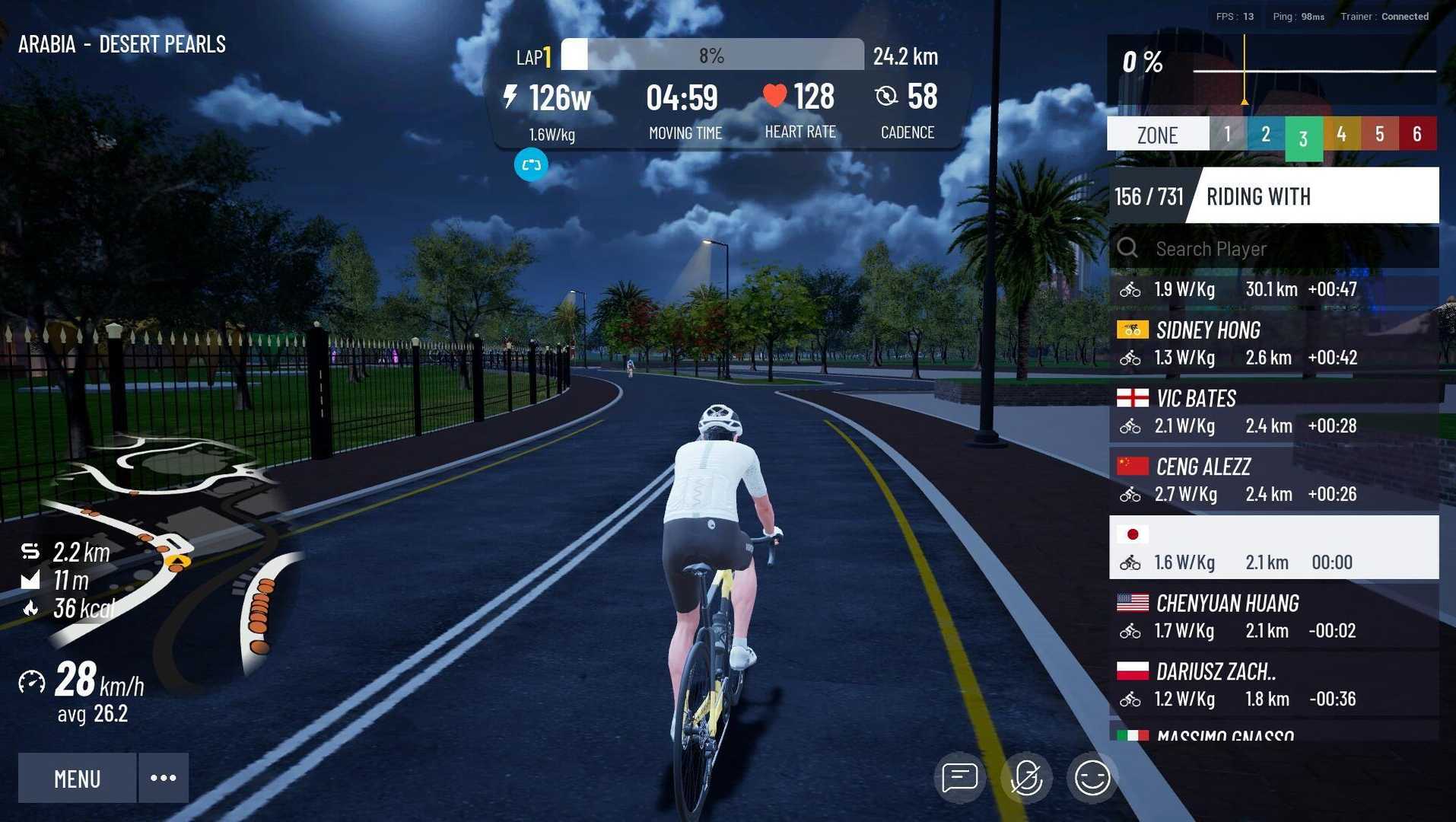Choose Ceng Alezz from nearby riders
The height and width of the screenshot is (822, 1456).
(x=1274, y=480)
